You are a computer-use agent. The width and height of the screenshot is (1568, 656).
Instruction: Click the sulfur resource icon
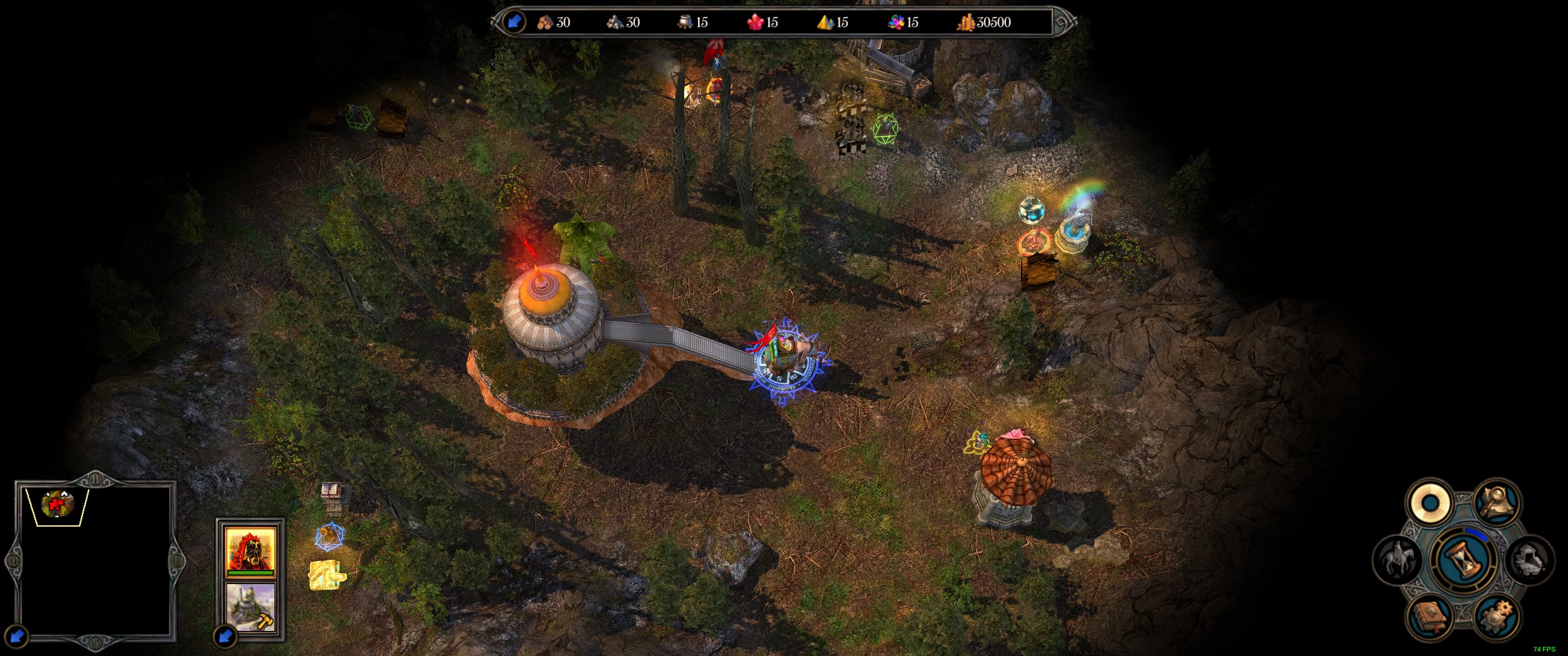825,22
